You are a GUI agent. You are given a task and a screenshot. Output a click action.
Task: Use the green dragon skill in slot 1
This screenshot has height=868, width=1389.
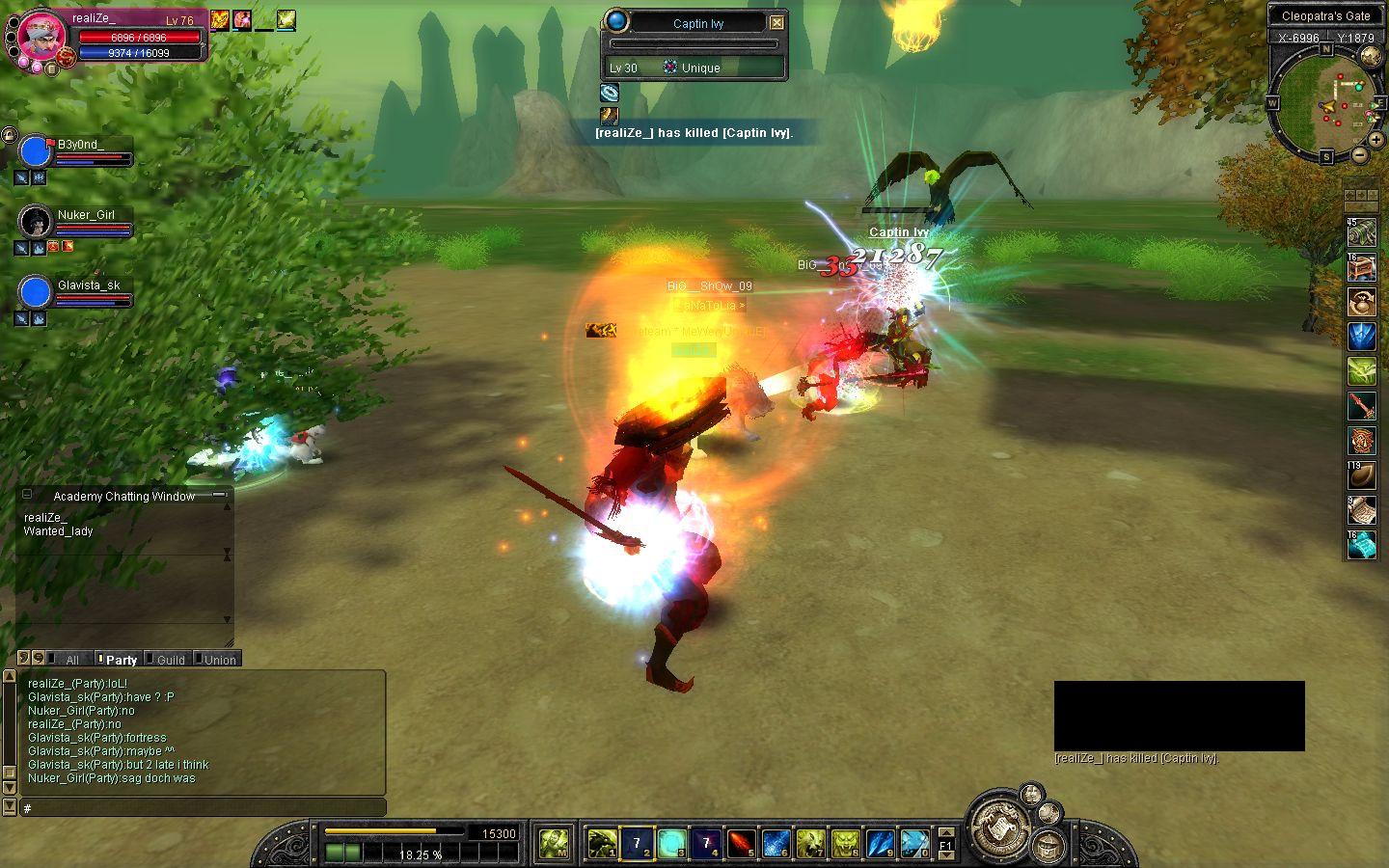click(x=602, y=844)
